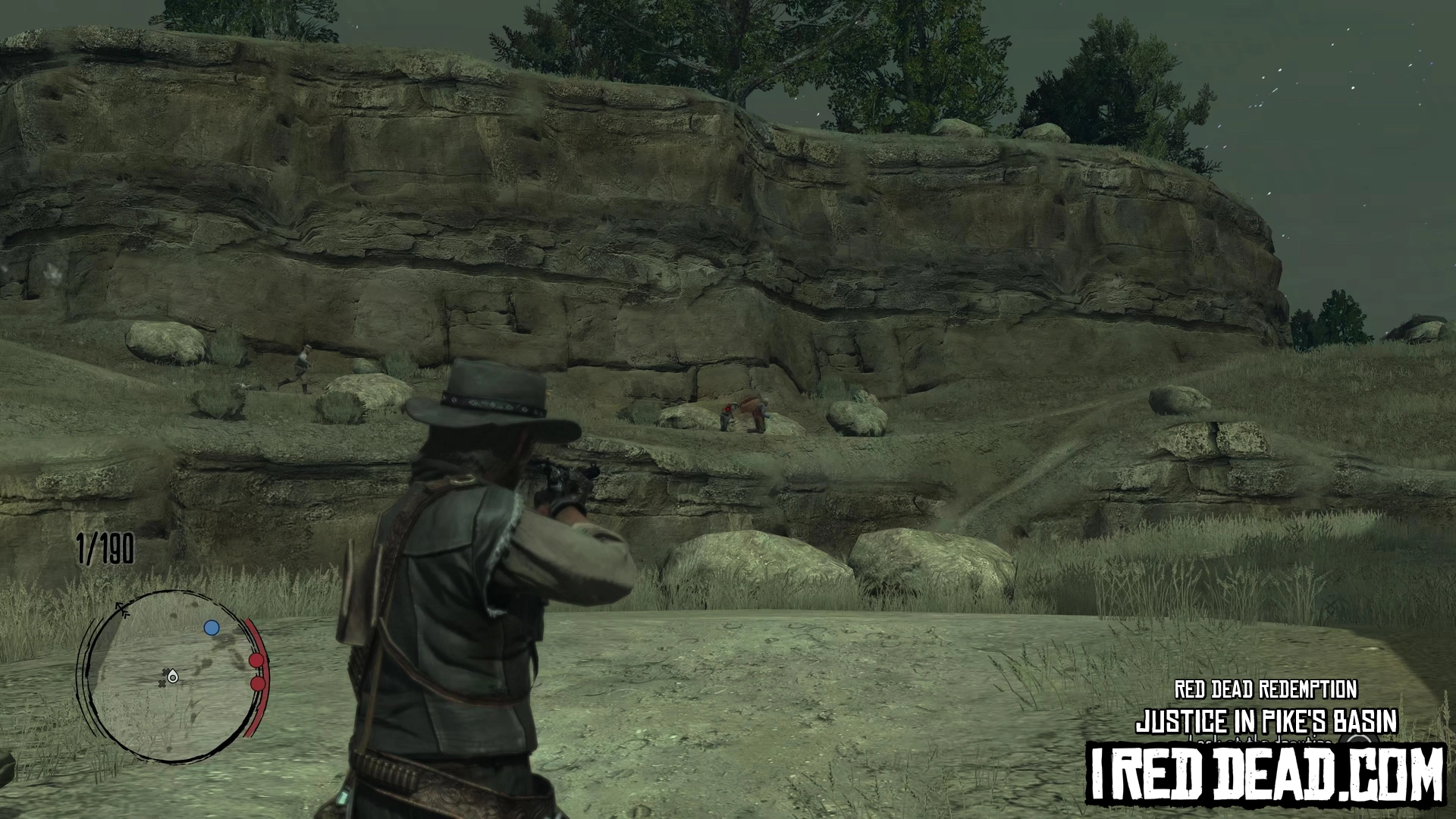Open the IREDDEAD.COM watermark logo
Viewport: 1456px width, 819px height.
coord(1265,773)
